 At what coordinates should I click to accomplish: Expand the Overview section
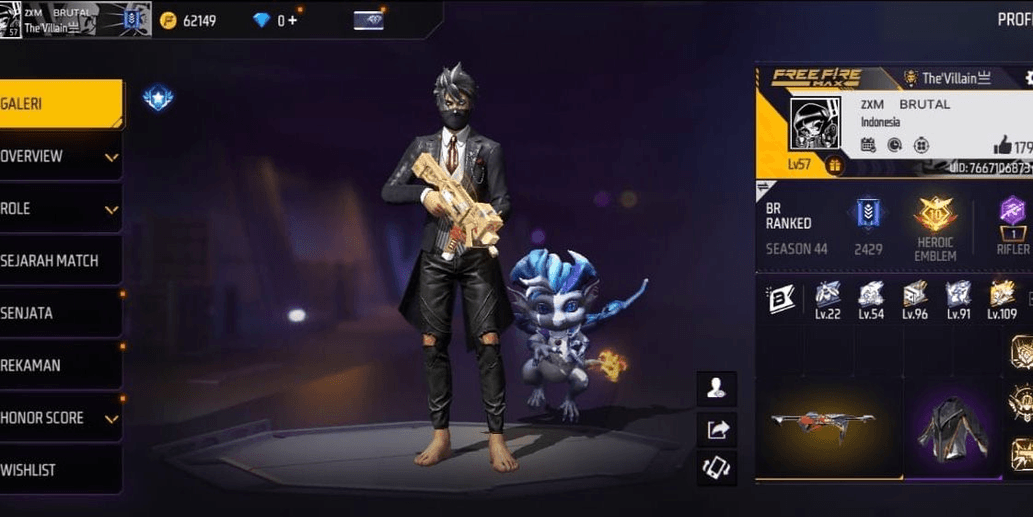(x=60, y=157)
